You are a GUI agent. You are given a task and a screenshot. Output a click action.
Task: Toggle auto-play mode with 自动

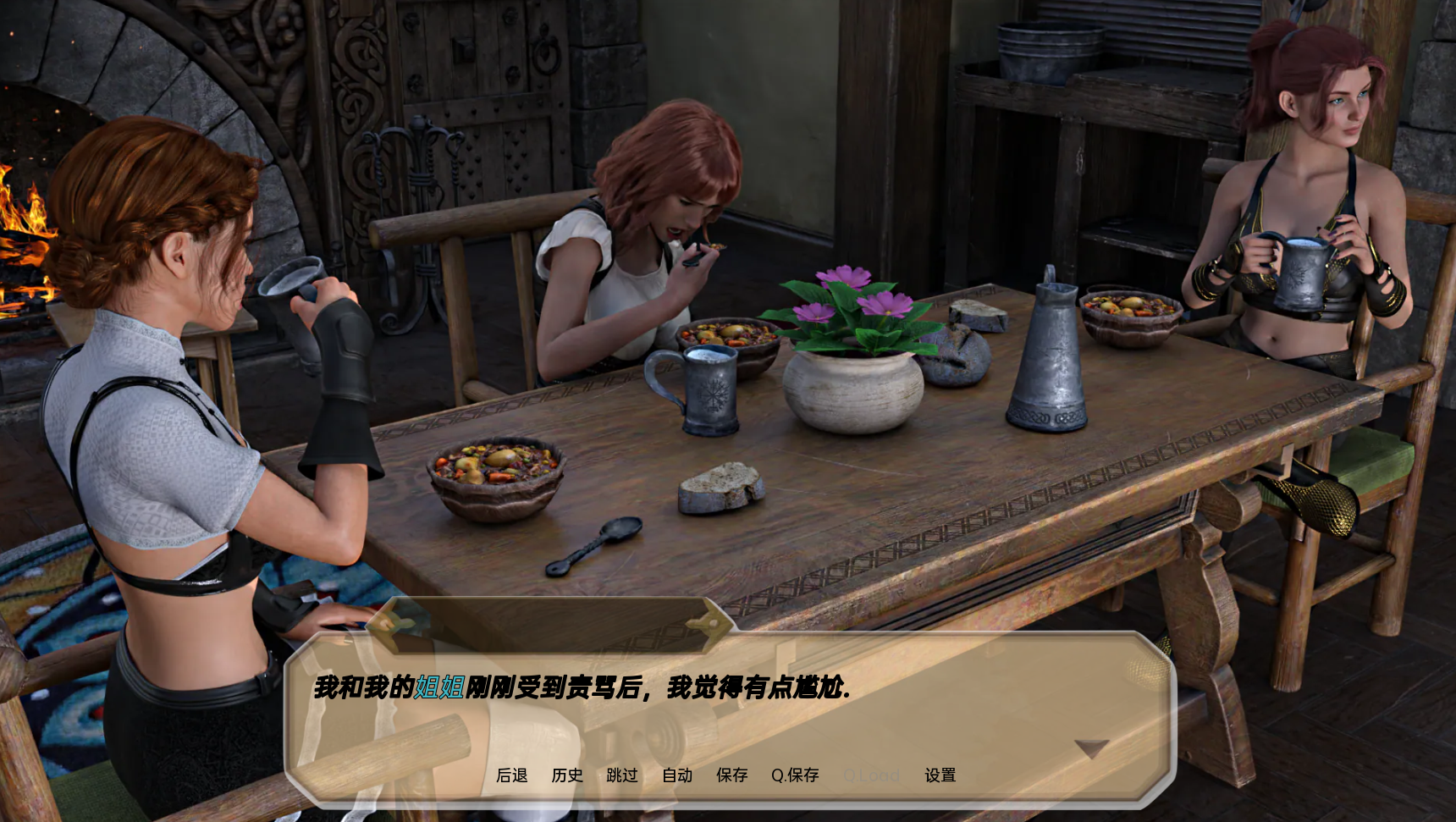pos(677,775)
